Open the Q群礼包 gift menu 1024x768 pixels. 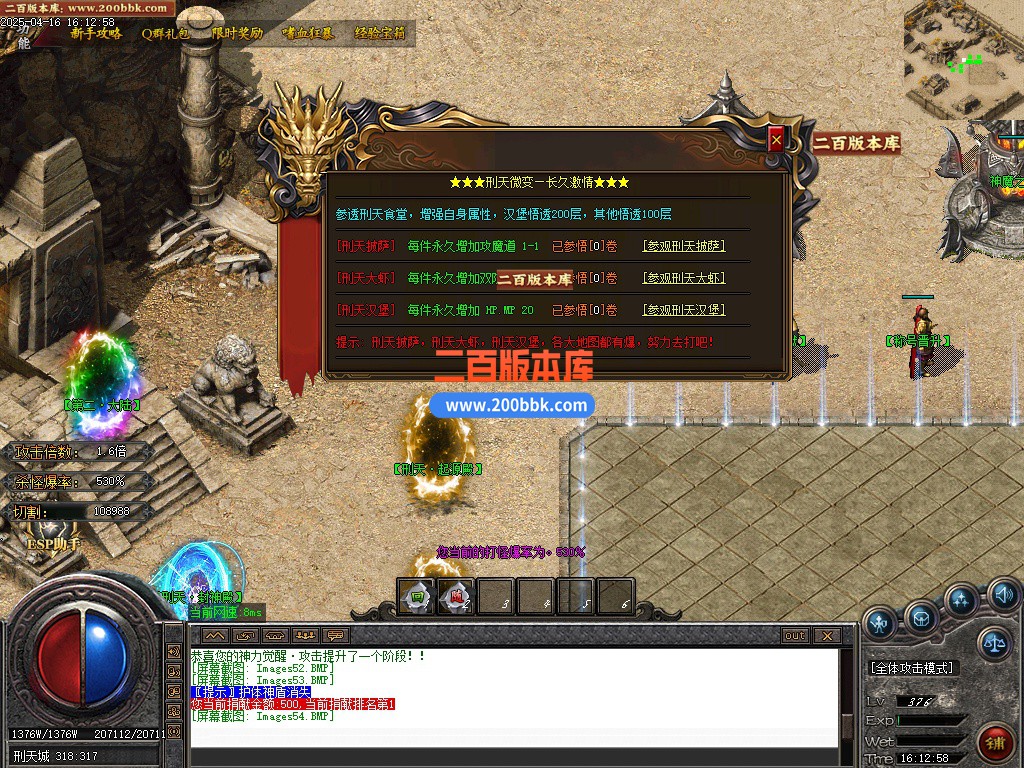(165, 33)
